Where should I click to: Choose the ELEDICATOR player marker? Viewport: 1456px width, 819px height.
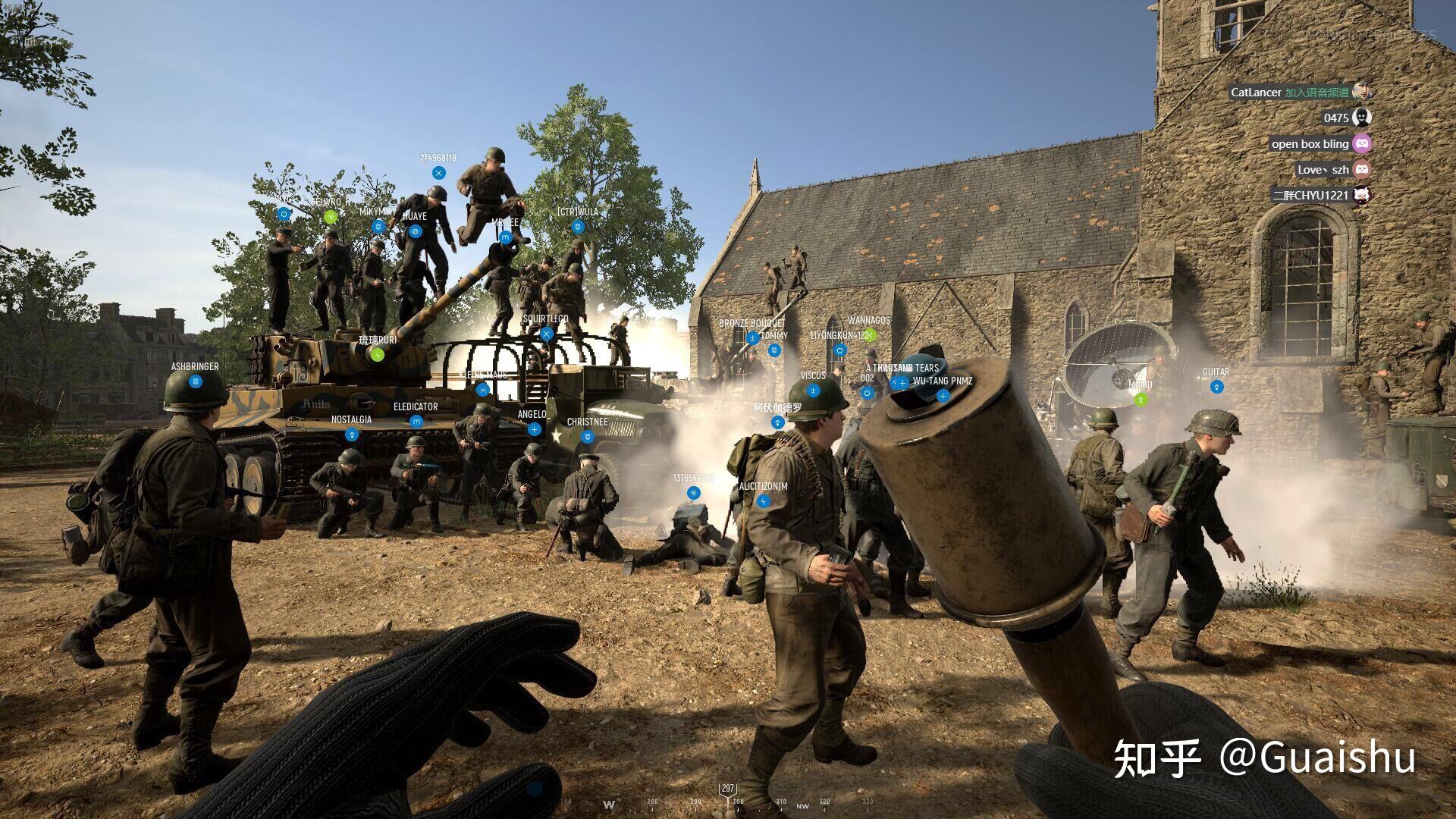[416, 422]
